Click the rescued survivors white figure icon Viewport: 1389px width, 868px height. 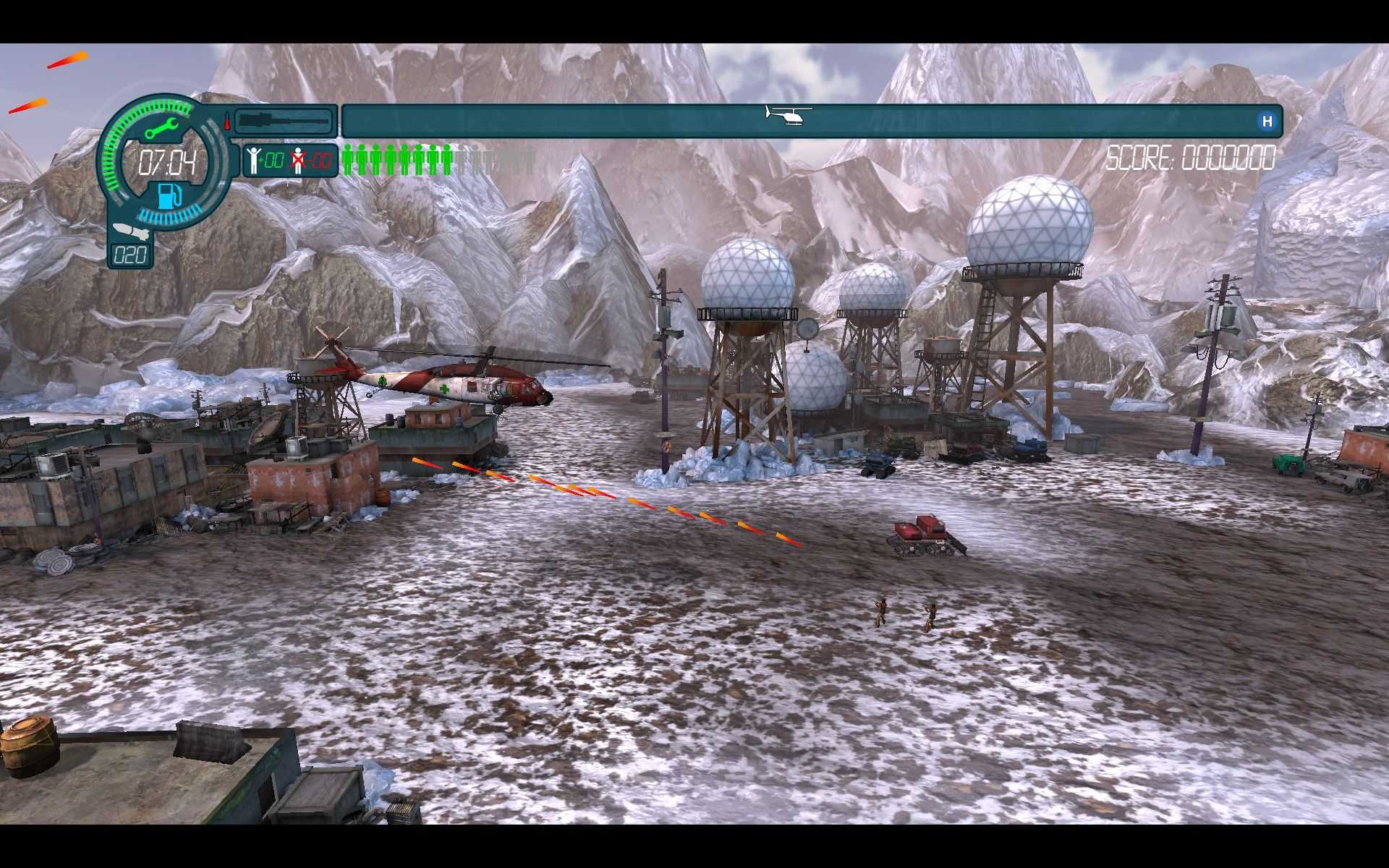(x=253, y=160)
